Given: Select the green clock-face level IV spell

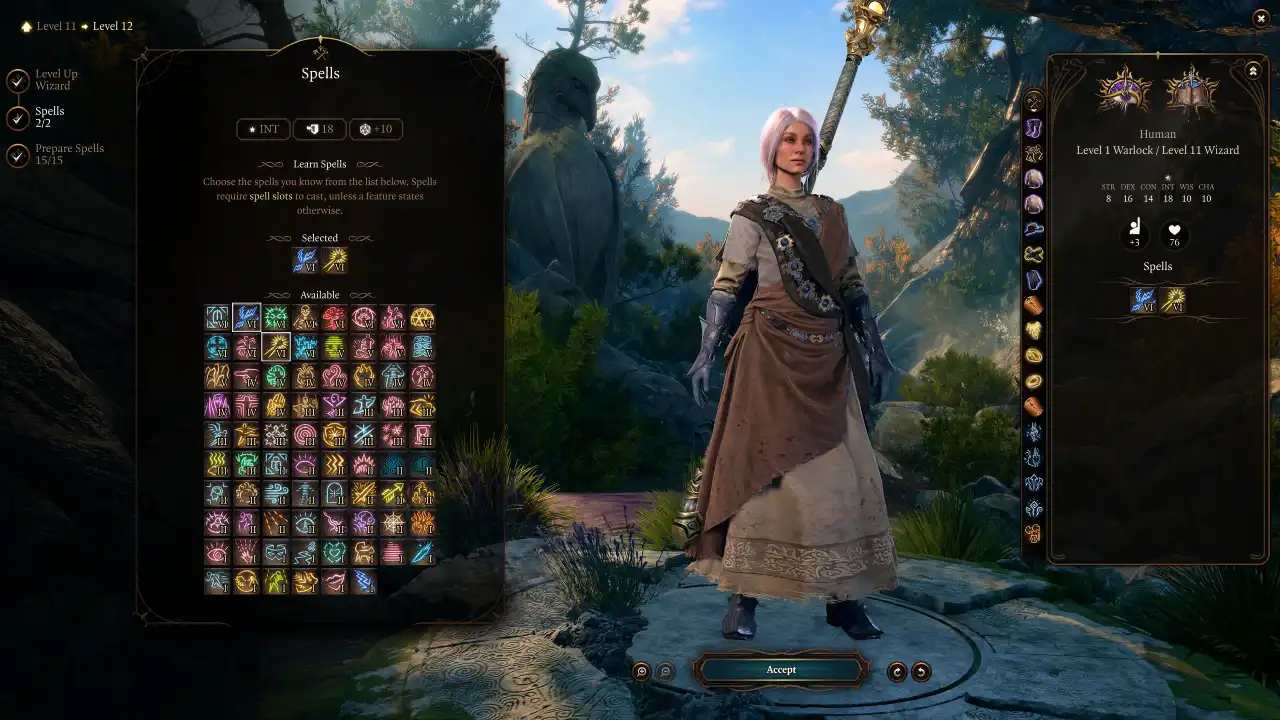Looking at the screenshot, I should 276,377.
